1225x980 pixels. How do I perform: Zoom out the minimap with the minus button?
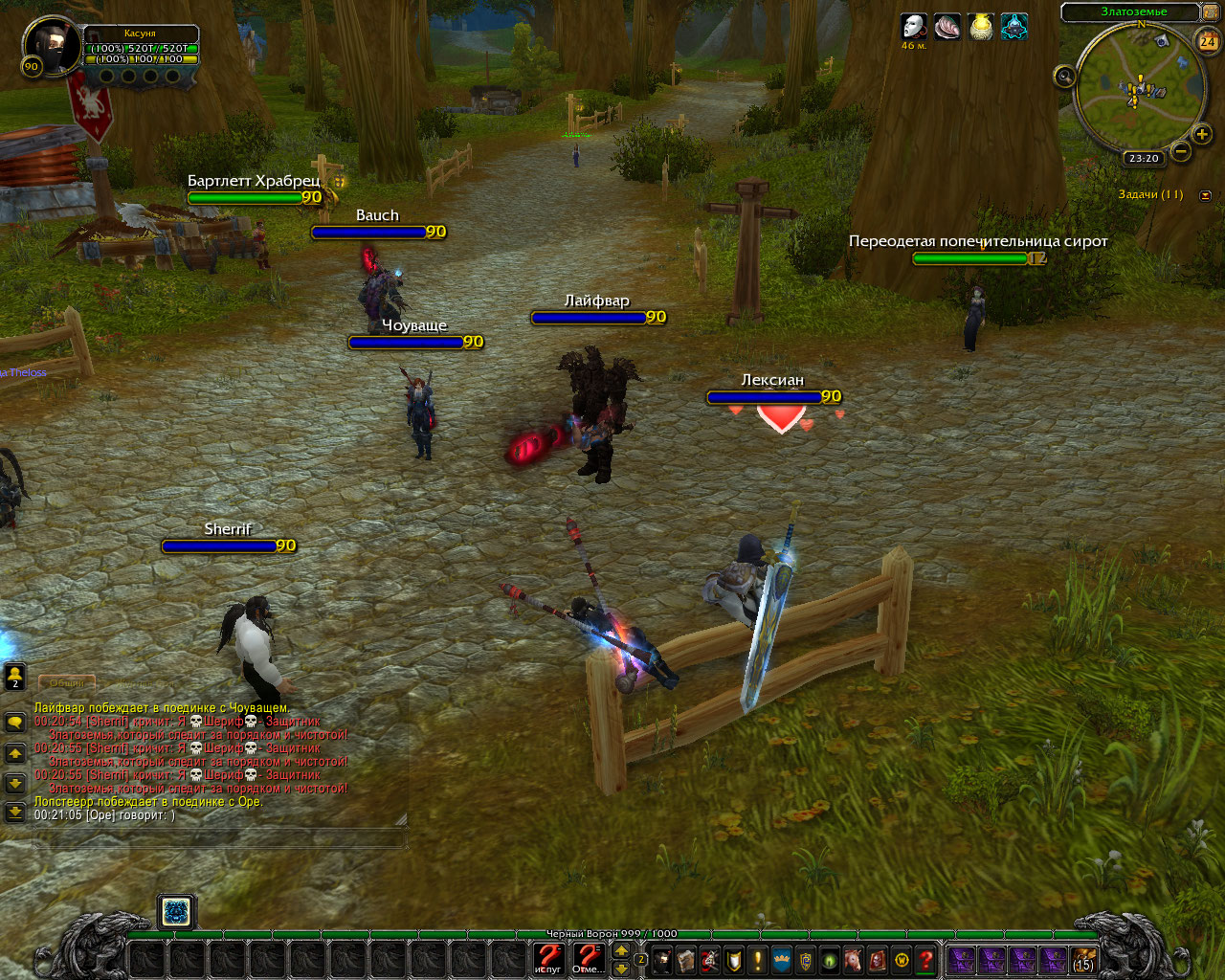(1181, 152)
